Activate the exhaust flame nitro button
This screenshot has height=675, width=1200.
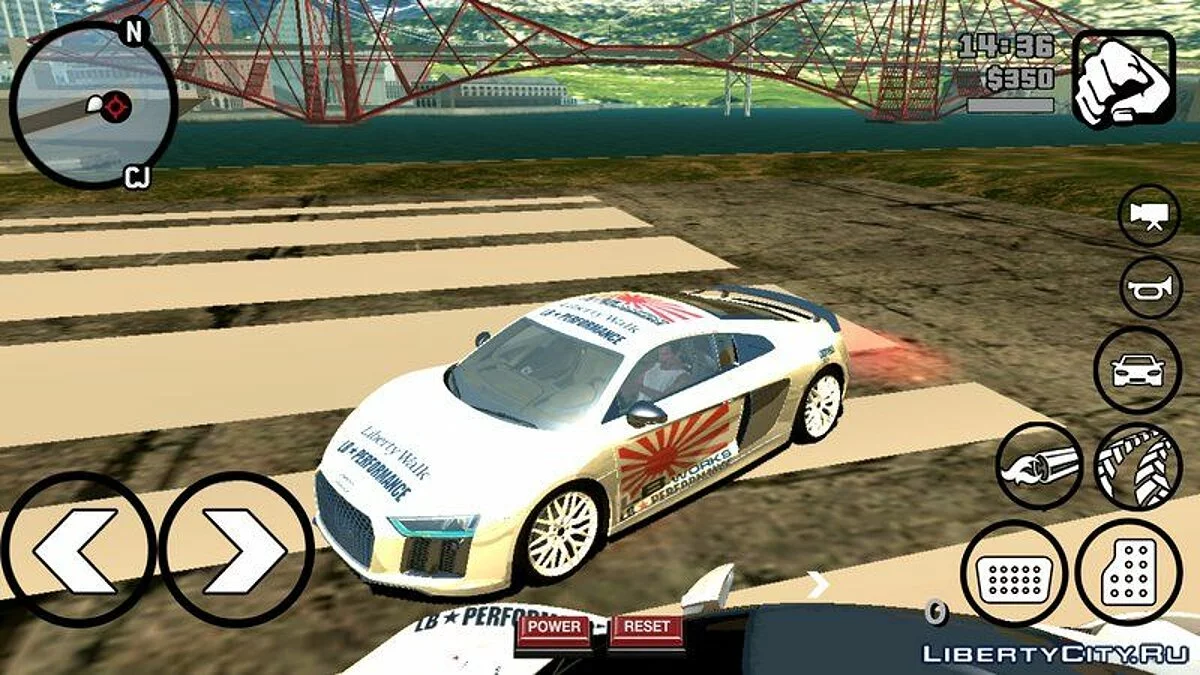[1040, 466]
